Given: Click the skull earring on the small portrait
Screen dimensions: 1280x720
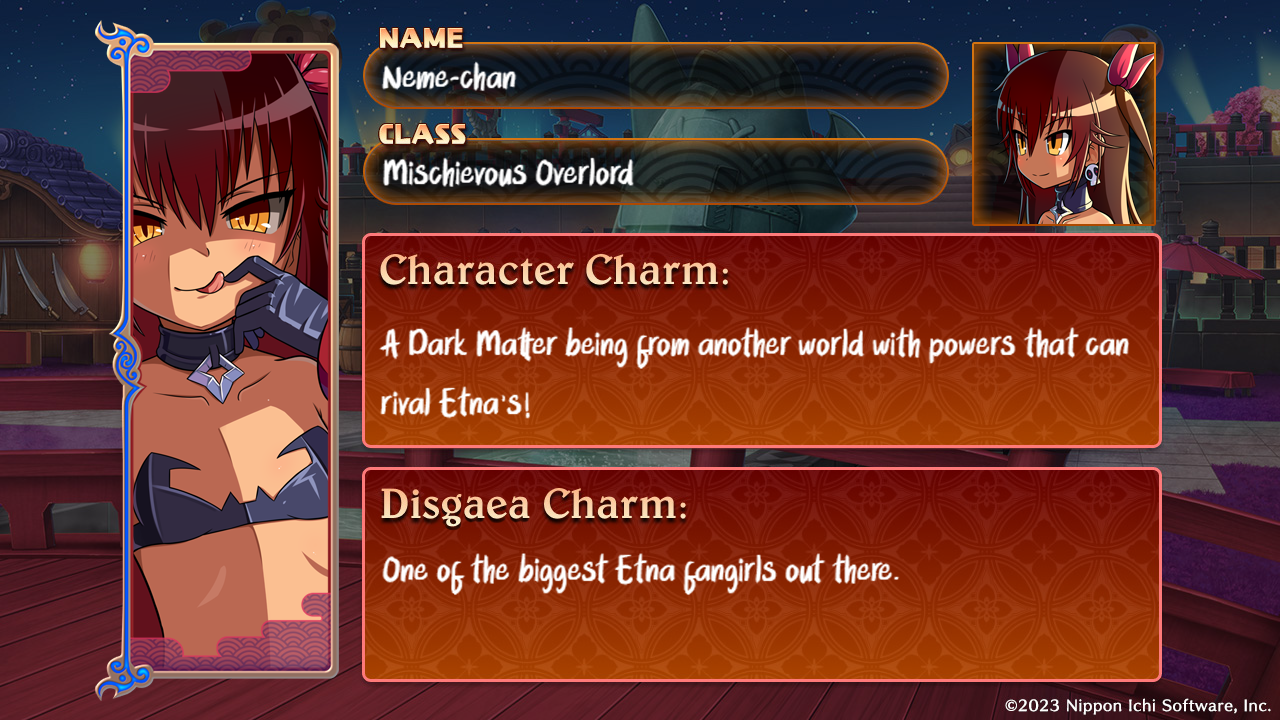Looking at the screenshot, I should [x=1093, y=172].
